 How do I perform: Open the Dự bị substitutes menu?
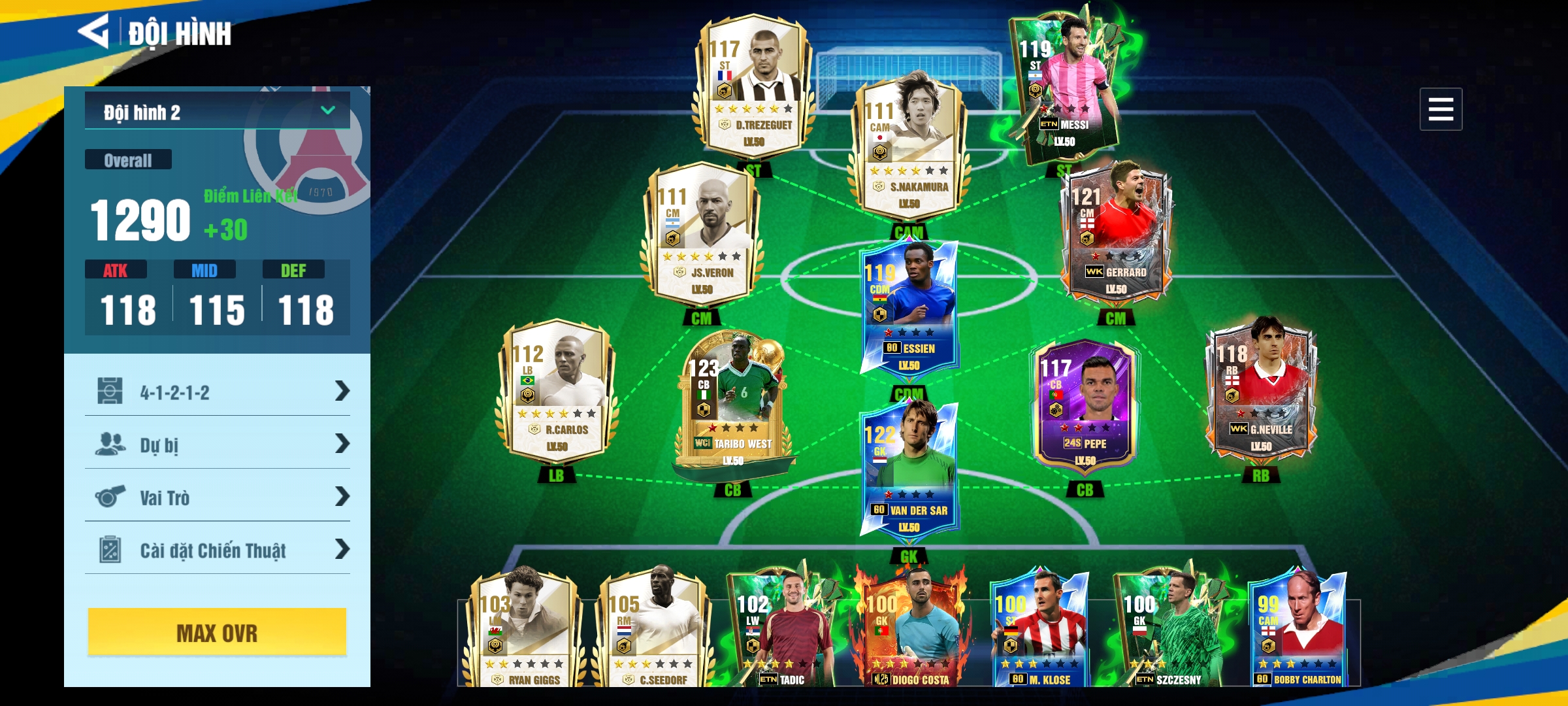click(217, 445)
